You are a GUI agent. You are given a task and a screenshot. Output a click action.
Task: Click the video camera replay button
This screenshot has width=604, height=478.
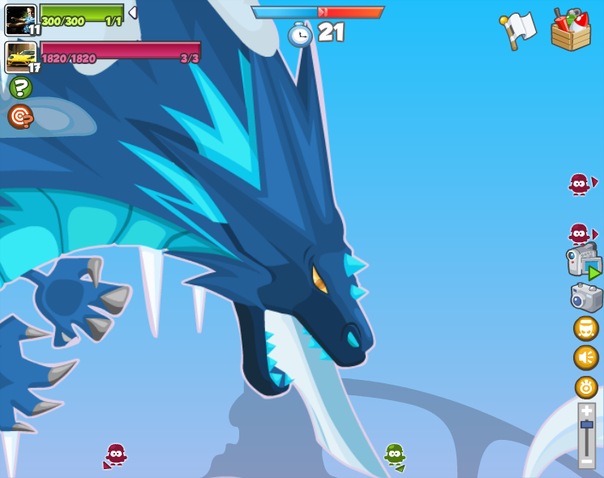coord(583,263)
